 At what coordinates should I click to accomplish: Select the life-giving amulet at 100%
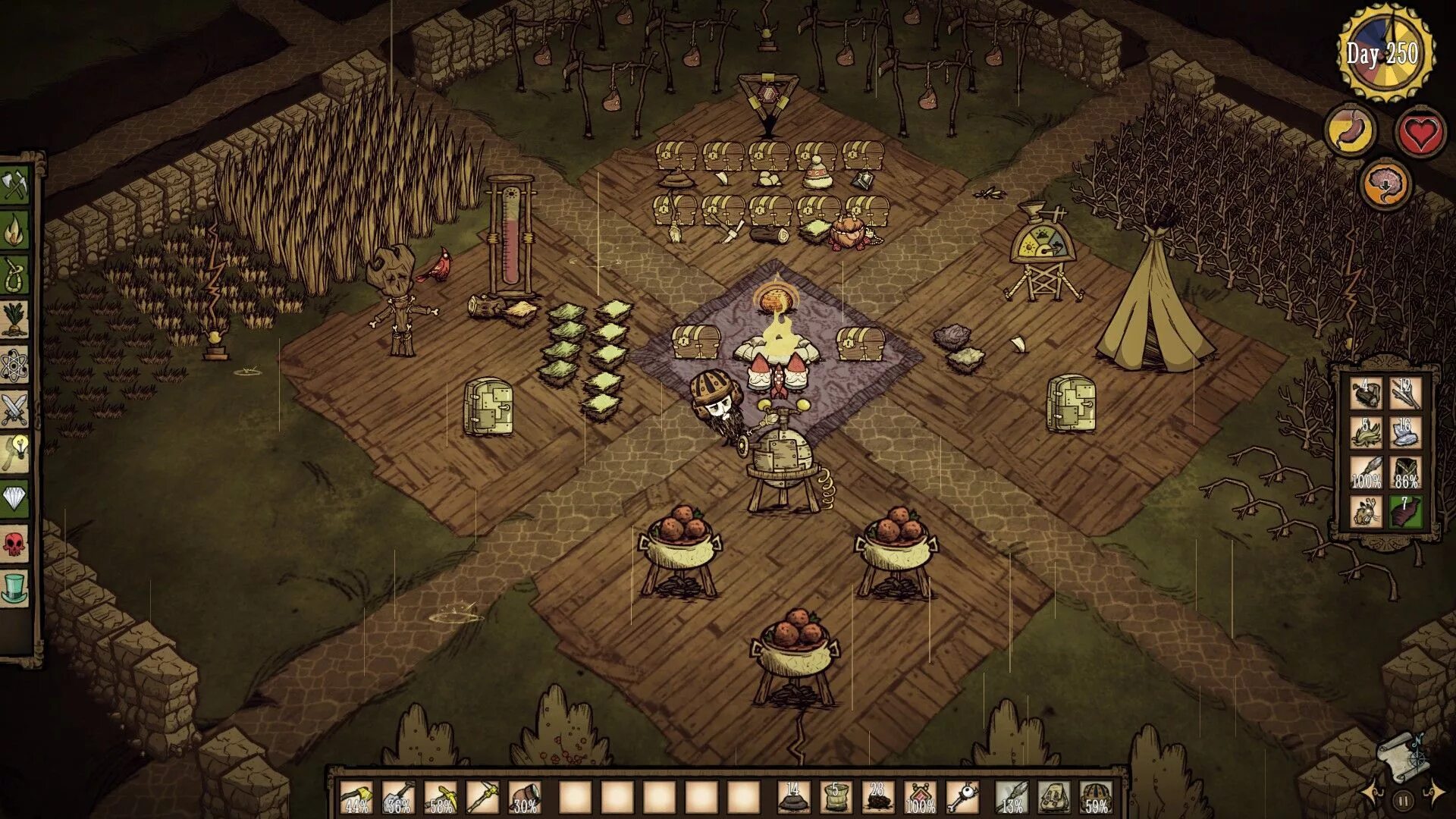(x=920, y=796)
